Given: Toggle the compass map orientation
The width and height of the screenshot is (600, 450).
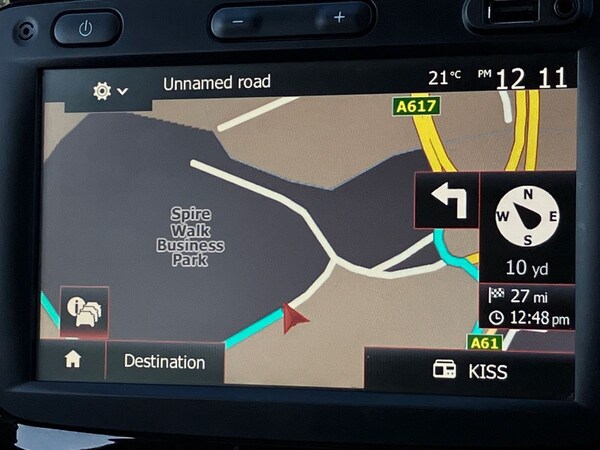Looking at the screenshot, I should (527, 218).
